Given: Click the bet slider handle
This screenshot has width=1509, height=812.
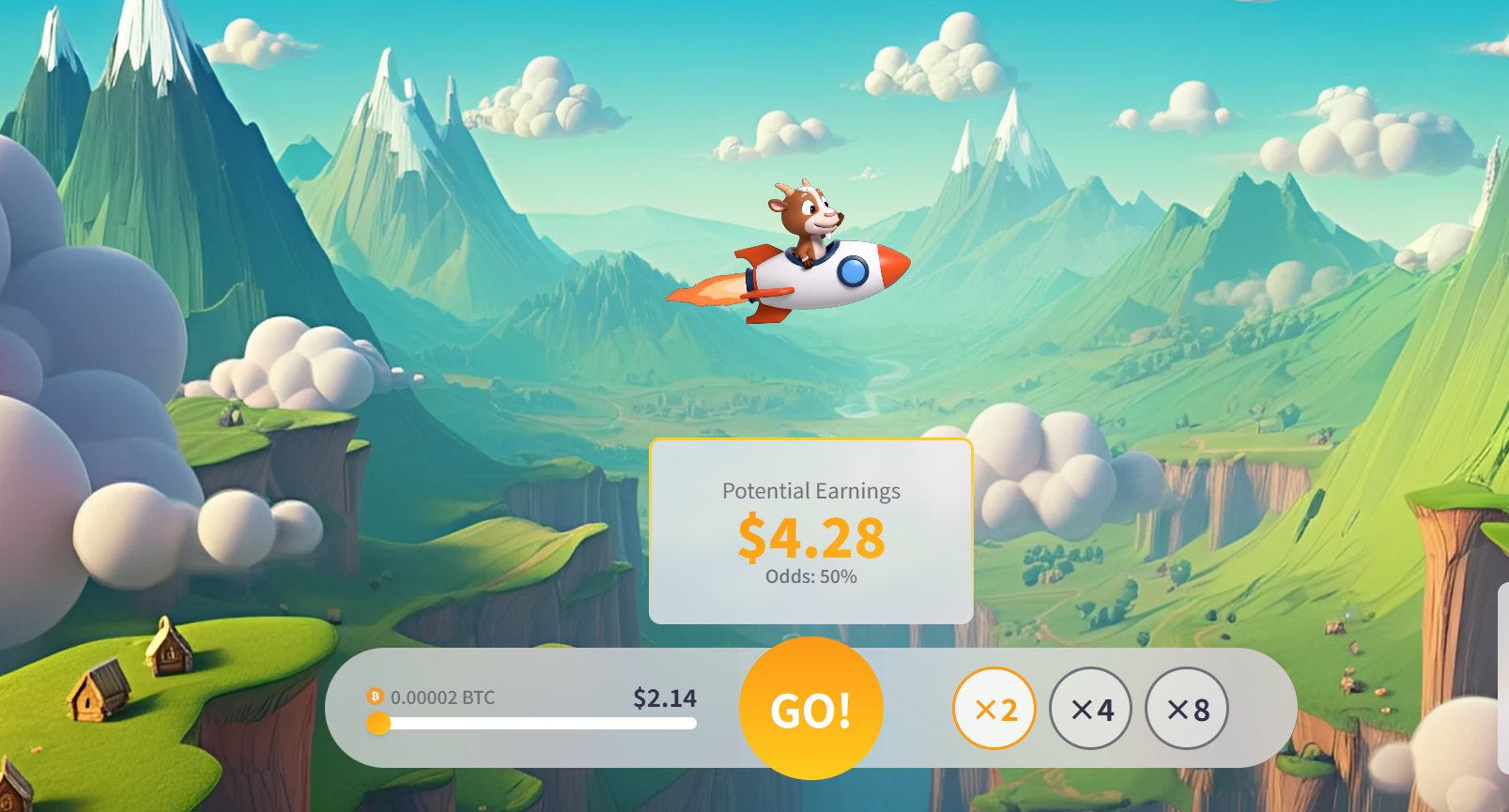Looking at the screenshot, I should tap(380, 723).
